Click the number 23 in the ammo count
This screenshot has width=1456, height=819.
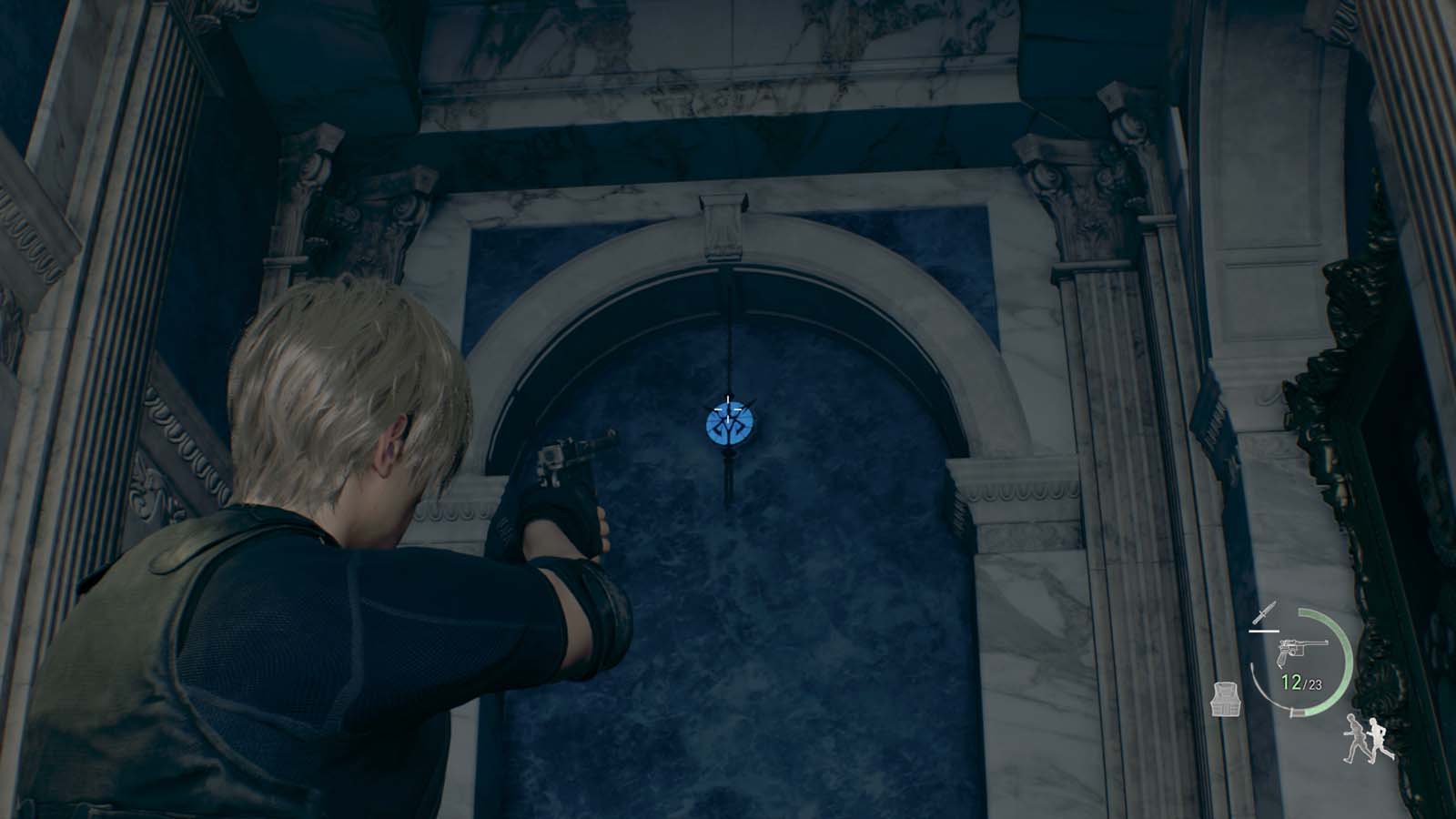1315,684
